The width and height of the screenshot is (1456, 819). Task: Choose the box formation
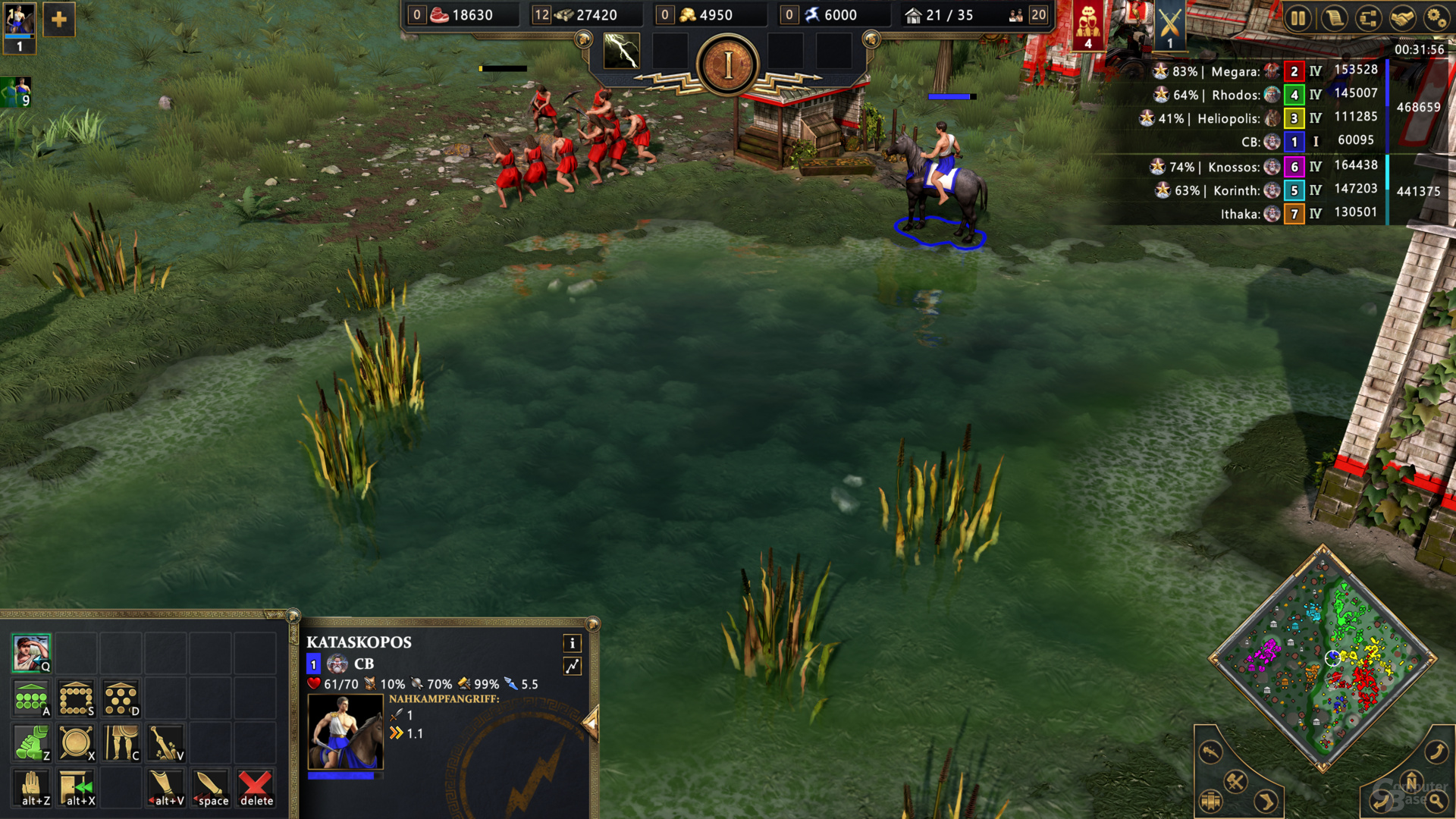tap(76, 698)
